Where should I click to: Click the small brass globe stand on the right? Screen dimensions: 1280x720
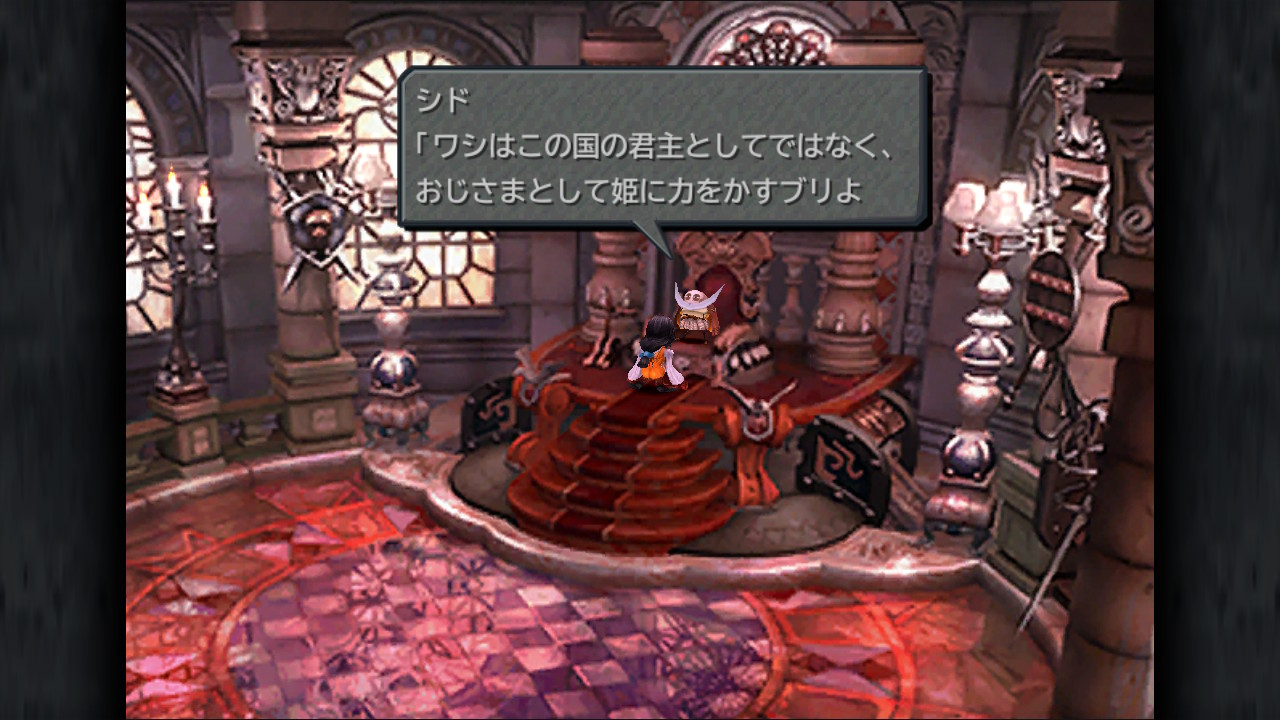[966, 455]
